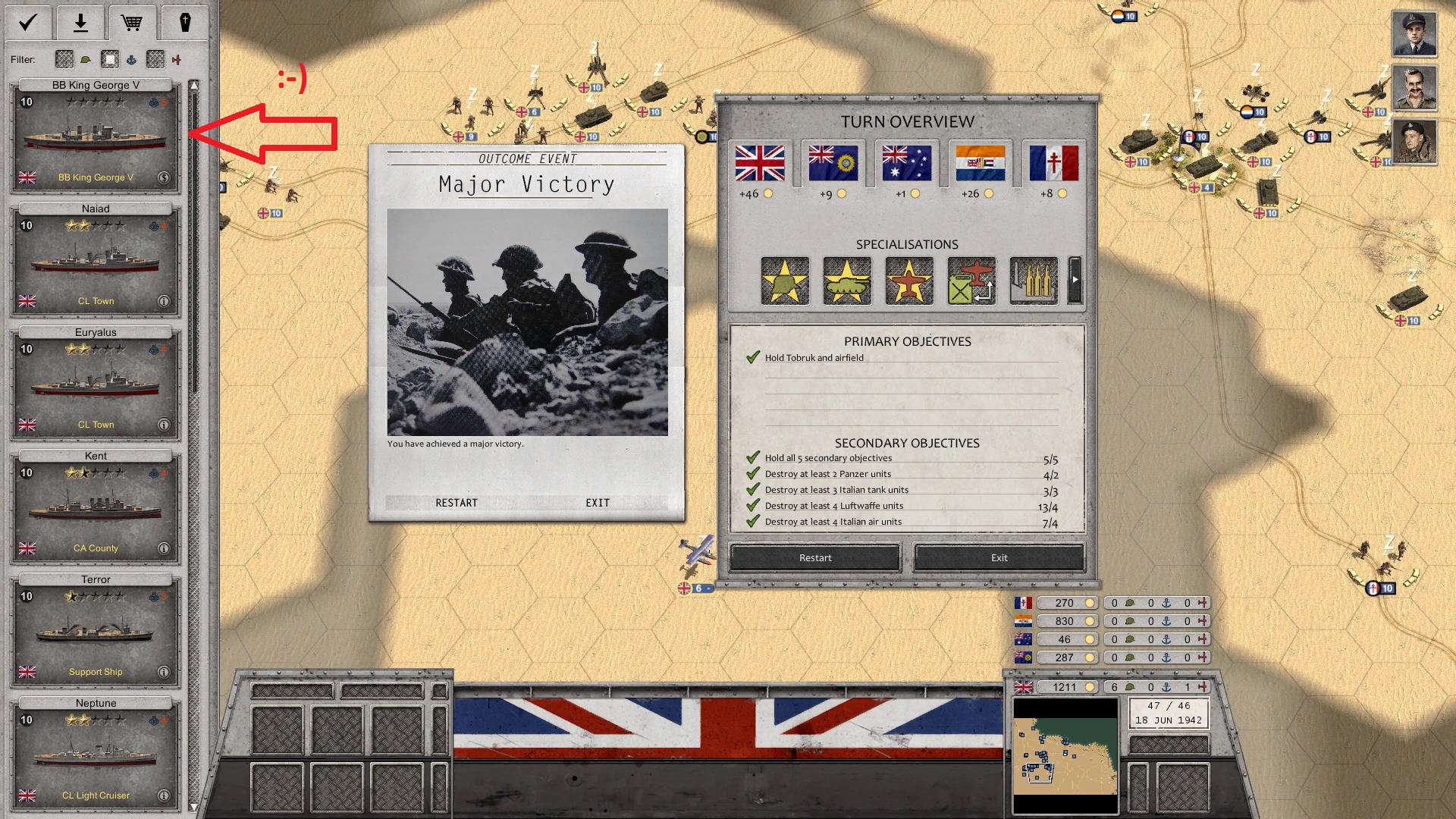This screenshot has height=819, width=1456.
Task: Click Restart in Turn Overview
Action: pyautogui.click(x=814, y=557)
